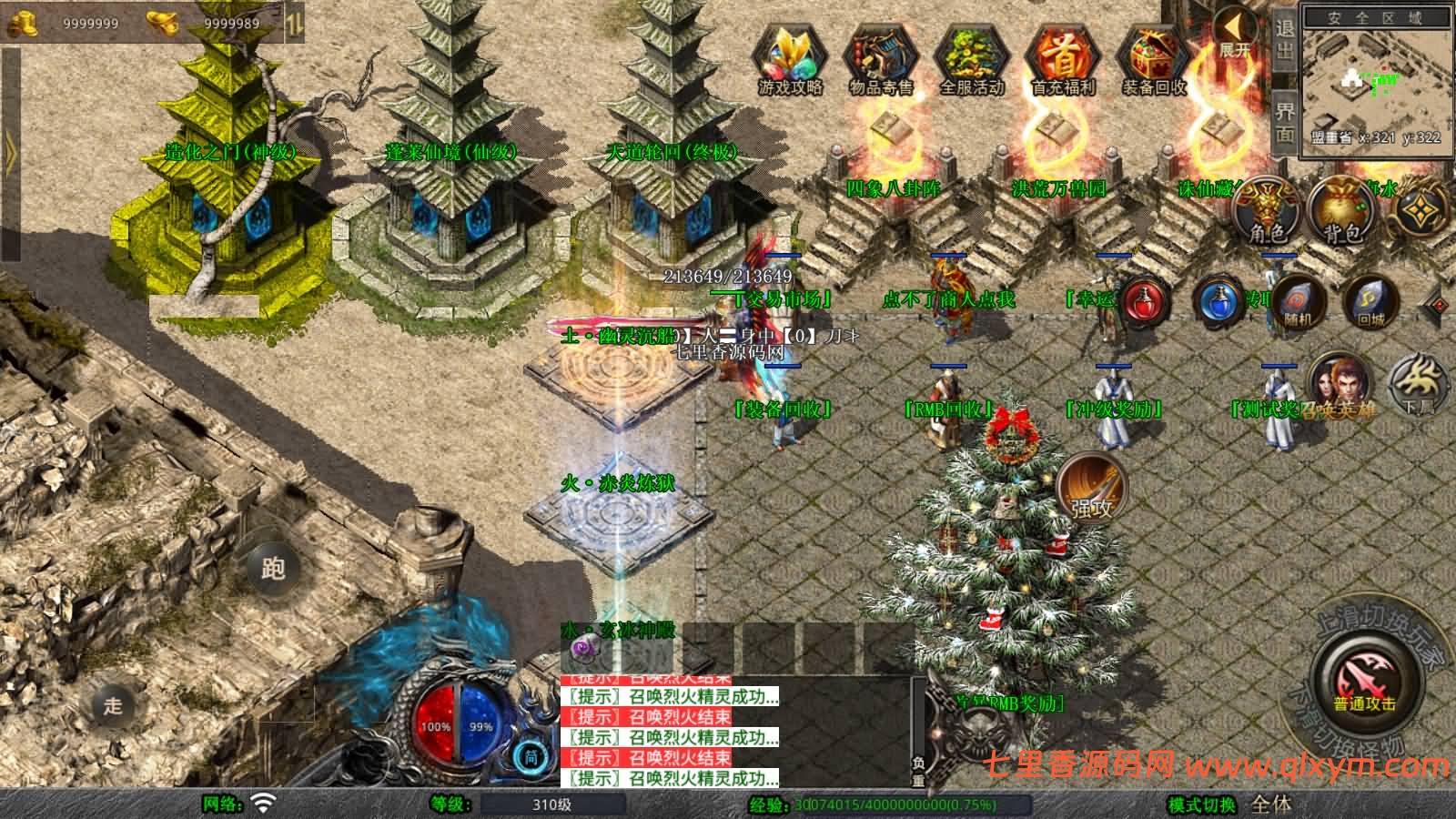Open the 物品寄售 consignment shop
Viewport: 1456px width, 819px height.
coord(880,60)
